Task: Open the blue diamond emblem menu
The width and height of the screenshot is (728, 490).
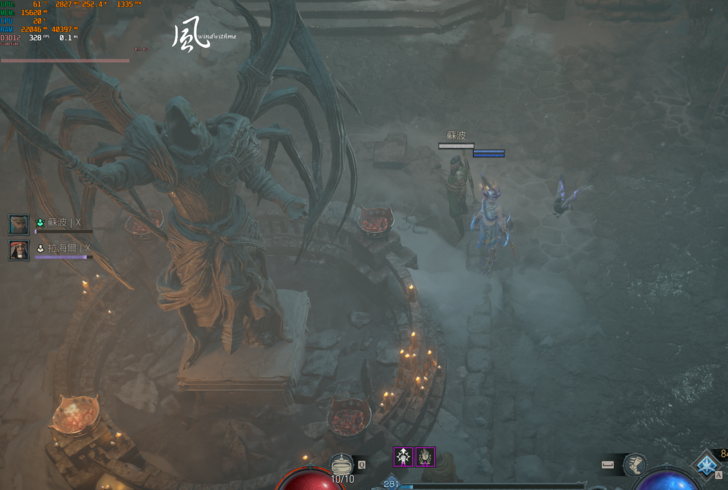Action: pyautogui.click(x=706, y=466)
